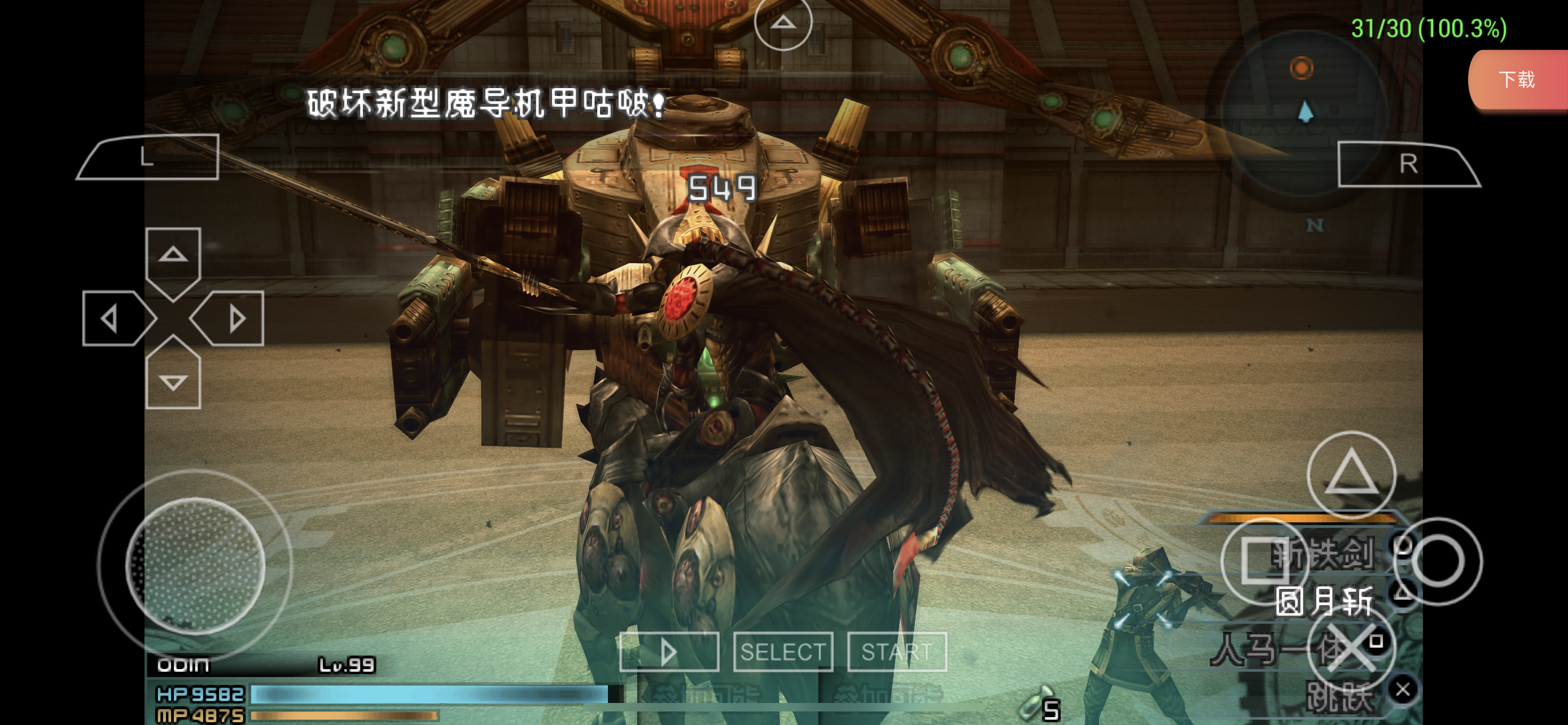The height and width of the screenshot is (725, 1568).
Task: Toggle the fast-forward arrow button
Action: pyautogui.click(x=668, y=652)
